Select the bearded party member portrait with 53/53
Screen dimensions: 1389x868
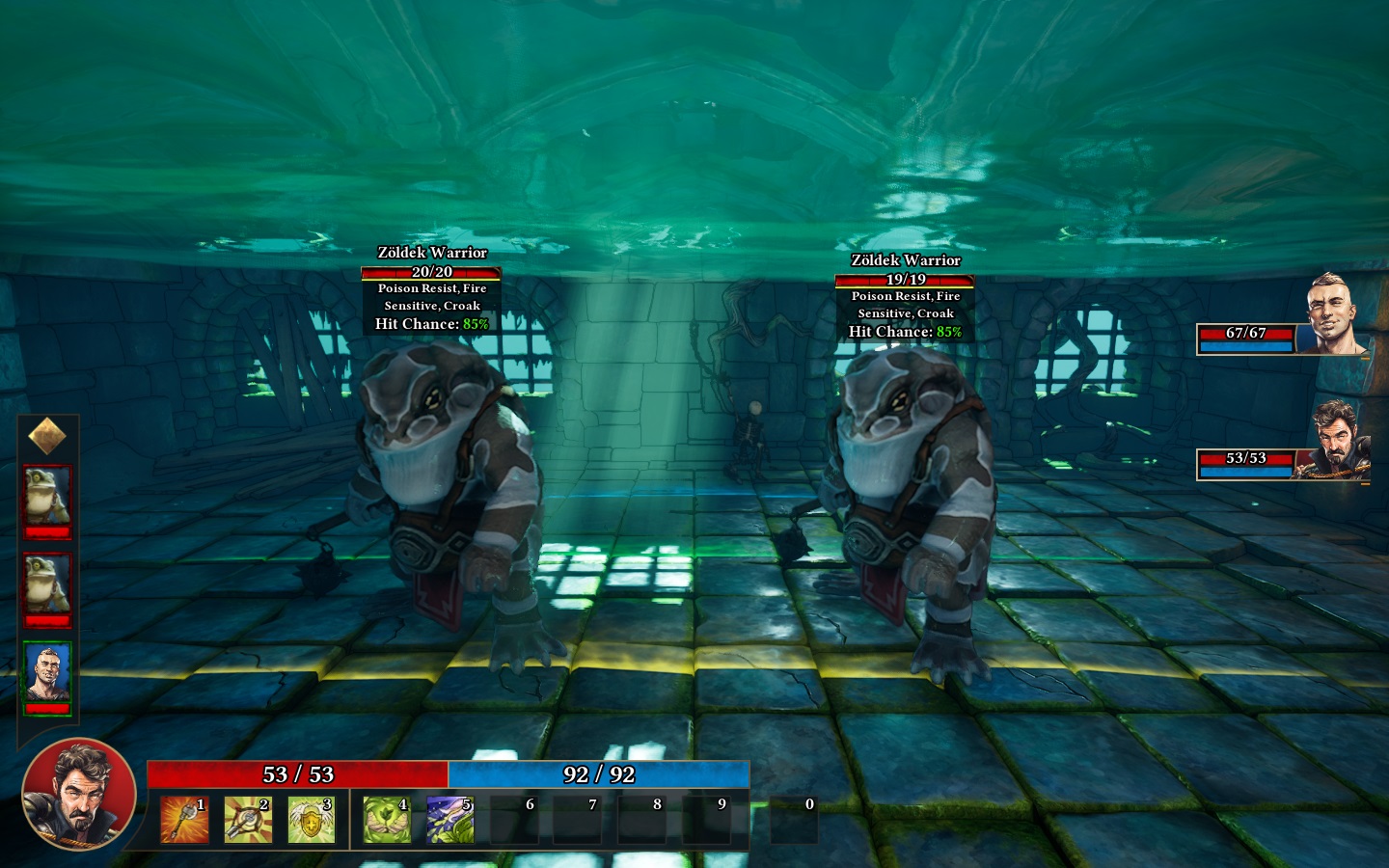pyautogui.click(x=1338, y=442)
